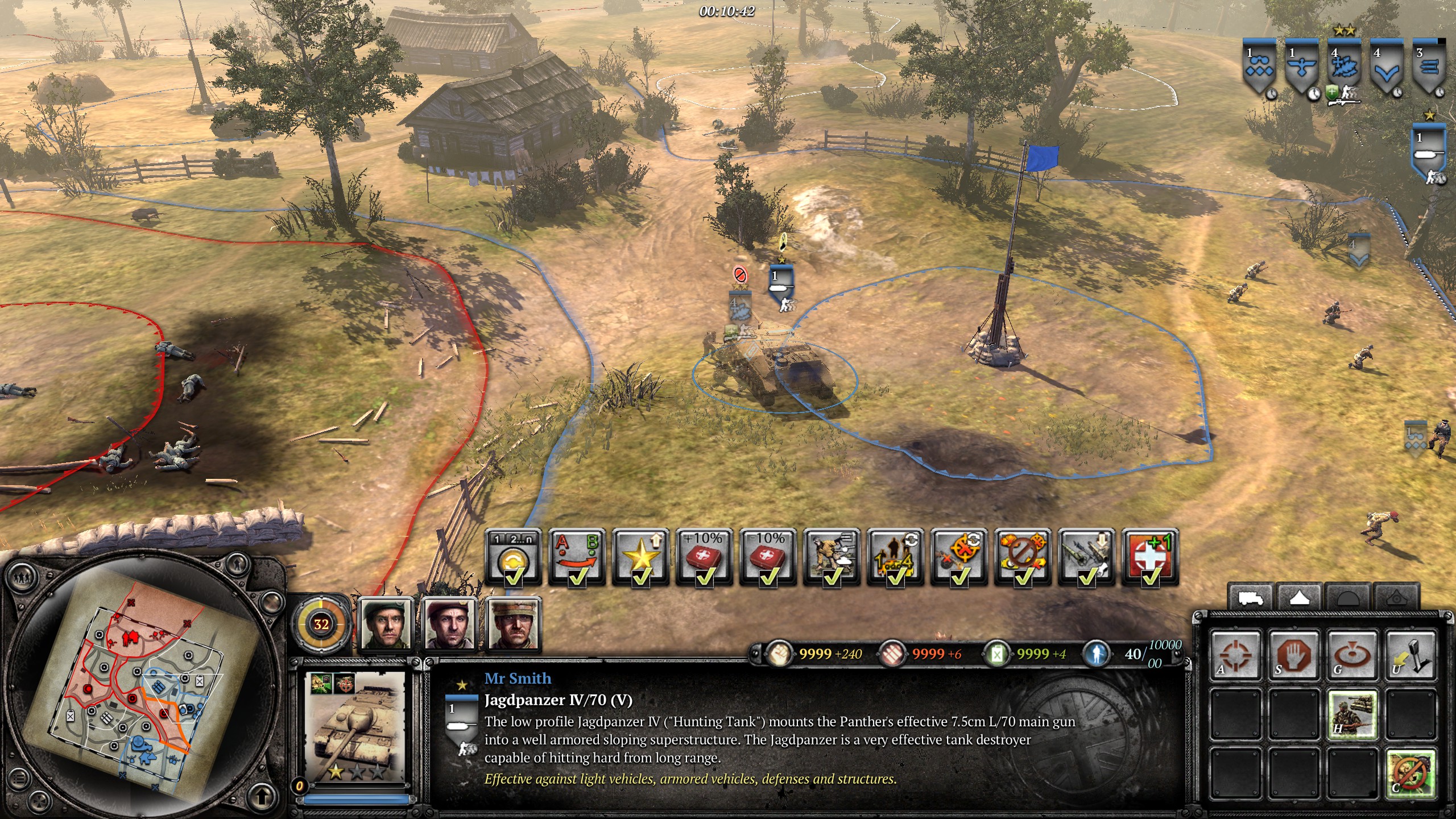Issue the Stop hand command
Screen dimensions: 1456x819
coord(1294,656)
